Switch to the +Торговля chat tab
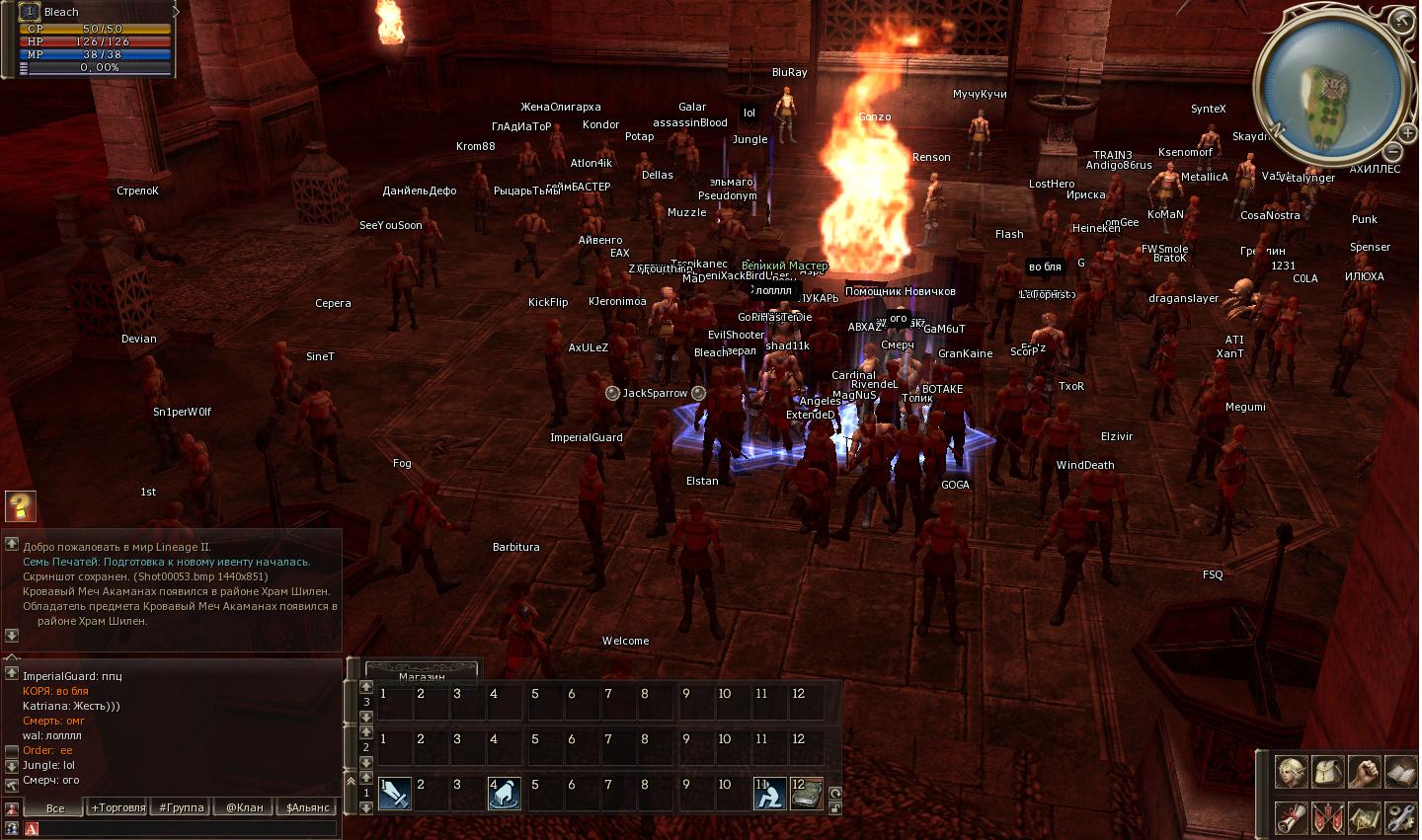 [118, 807]
